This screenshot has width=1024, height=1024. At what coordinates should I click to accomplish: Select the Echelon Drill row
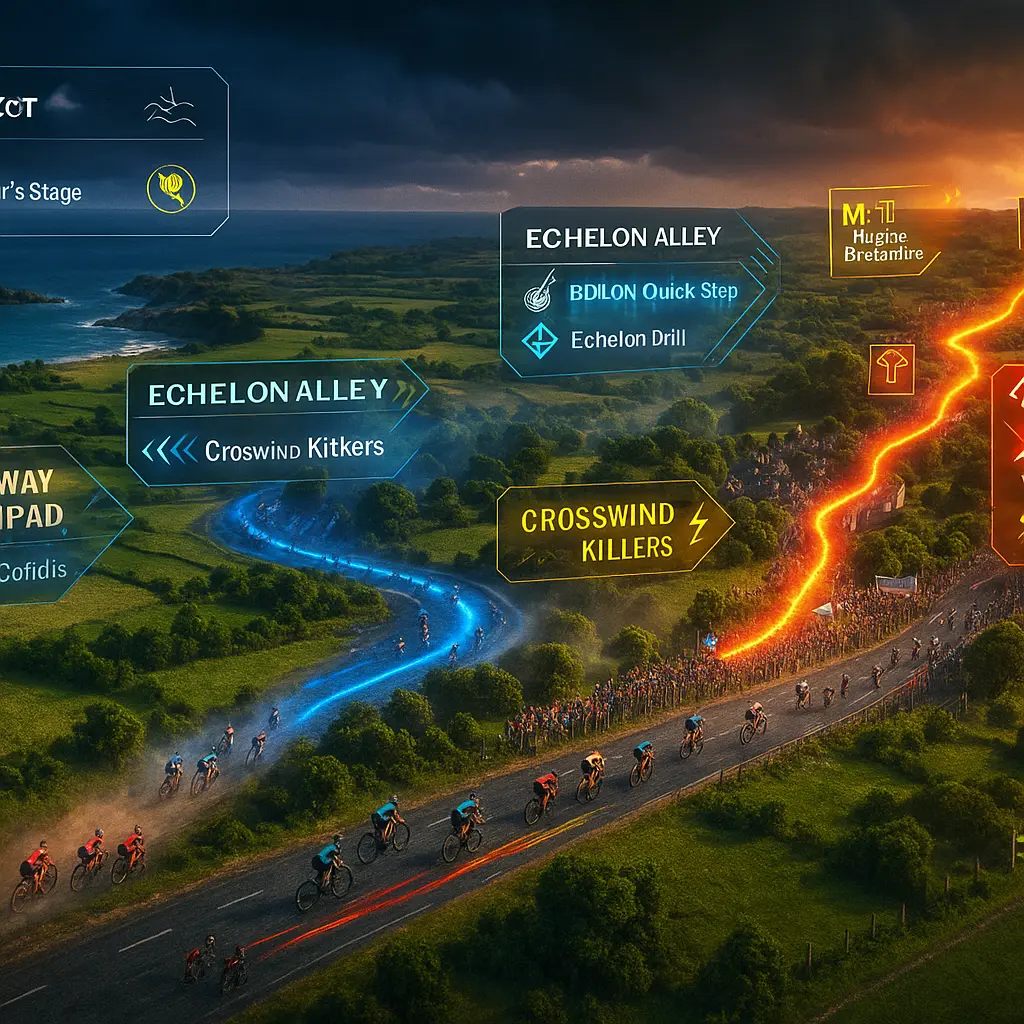(628, 340)
